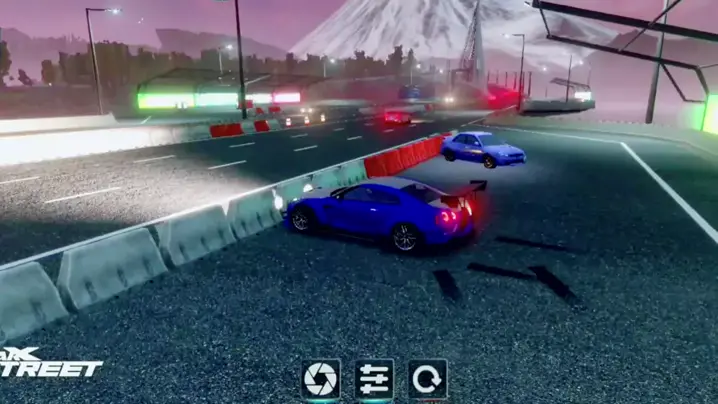
Task: Click the circular arrow reset button
Action: pyautogui.click(x=427, y=379)
